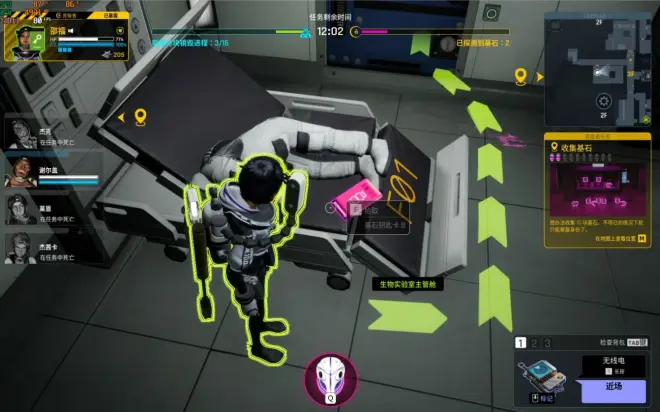This screenshot has height=412, width=660.
Task: Click the gear marker on the minimap
Action: tap(603, 101)
